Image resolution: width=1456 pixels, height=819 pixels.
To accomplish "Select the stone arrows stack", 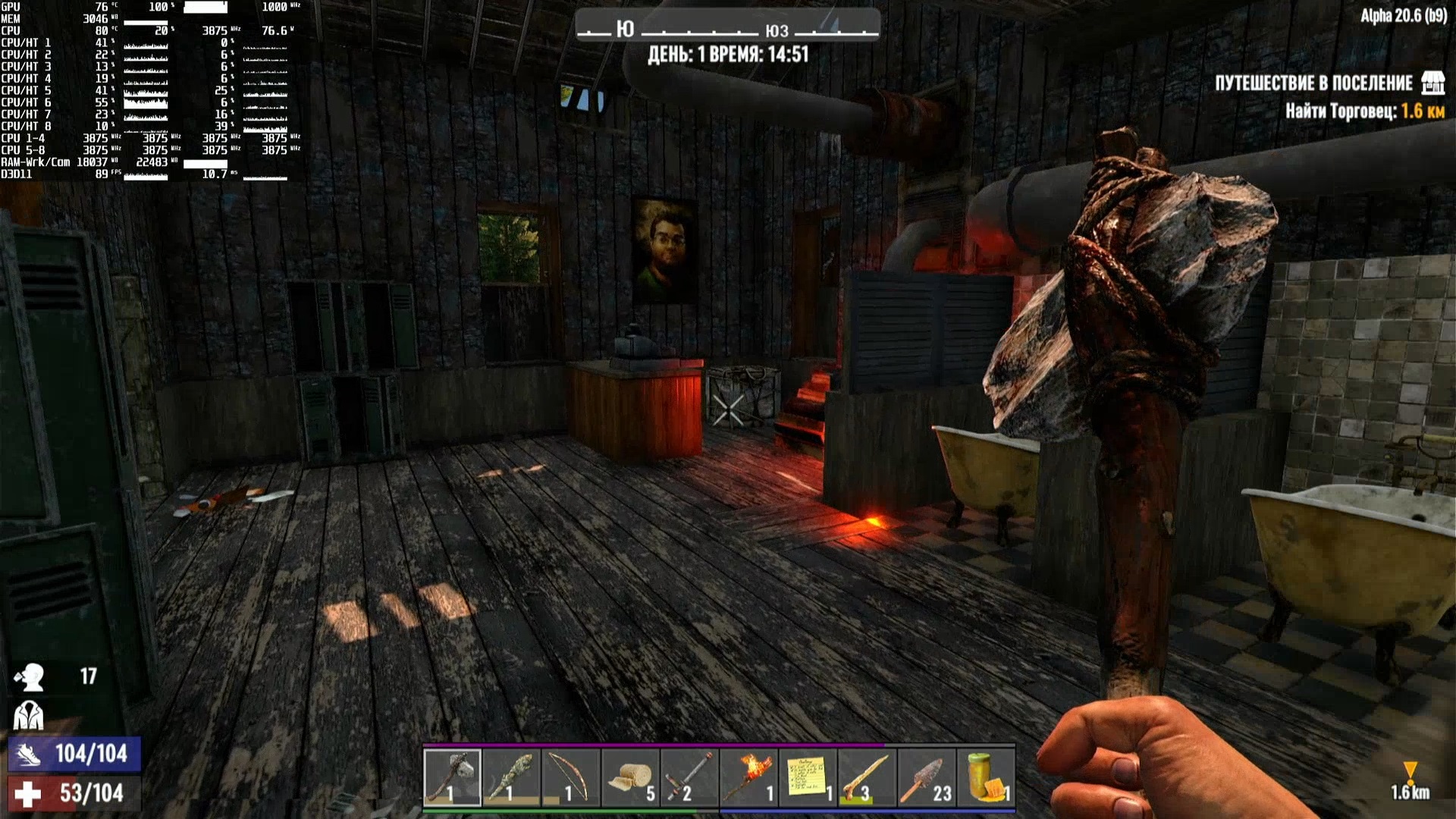I will point(926,777).
